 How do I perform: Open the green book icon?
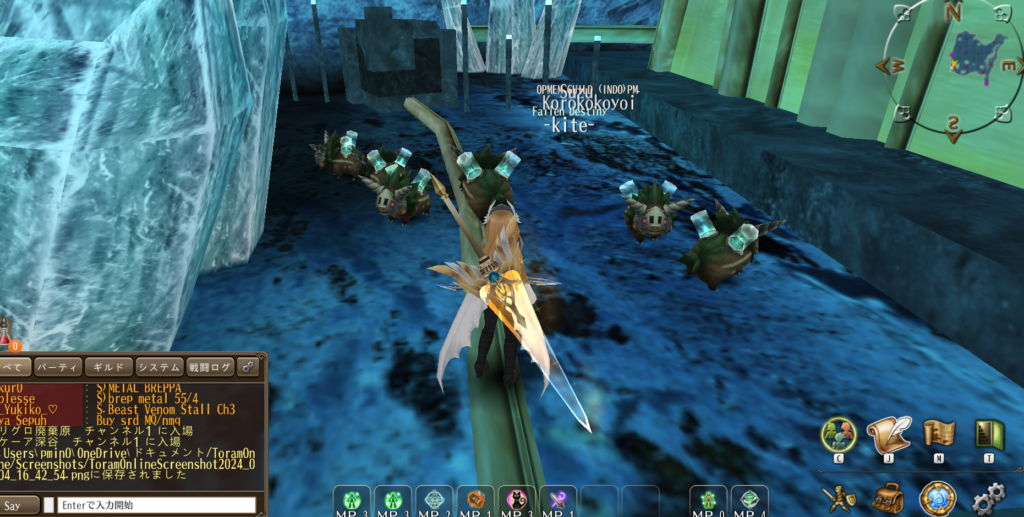click(x=989, y=434)
